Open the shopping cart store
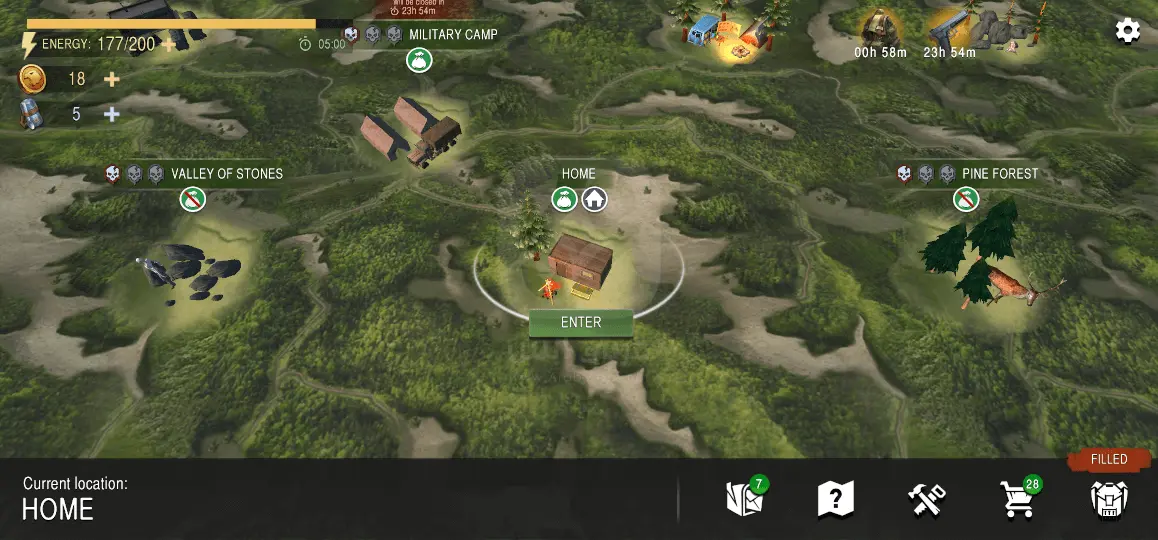This screenshot has height=540, width=1158. (x=1017, y=499)
